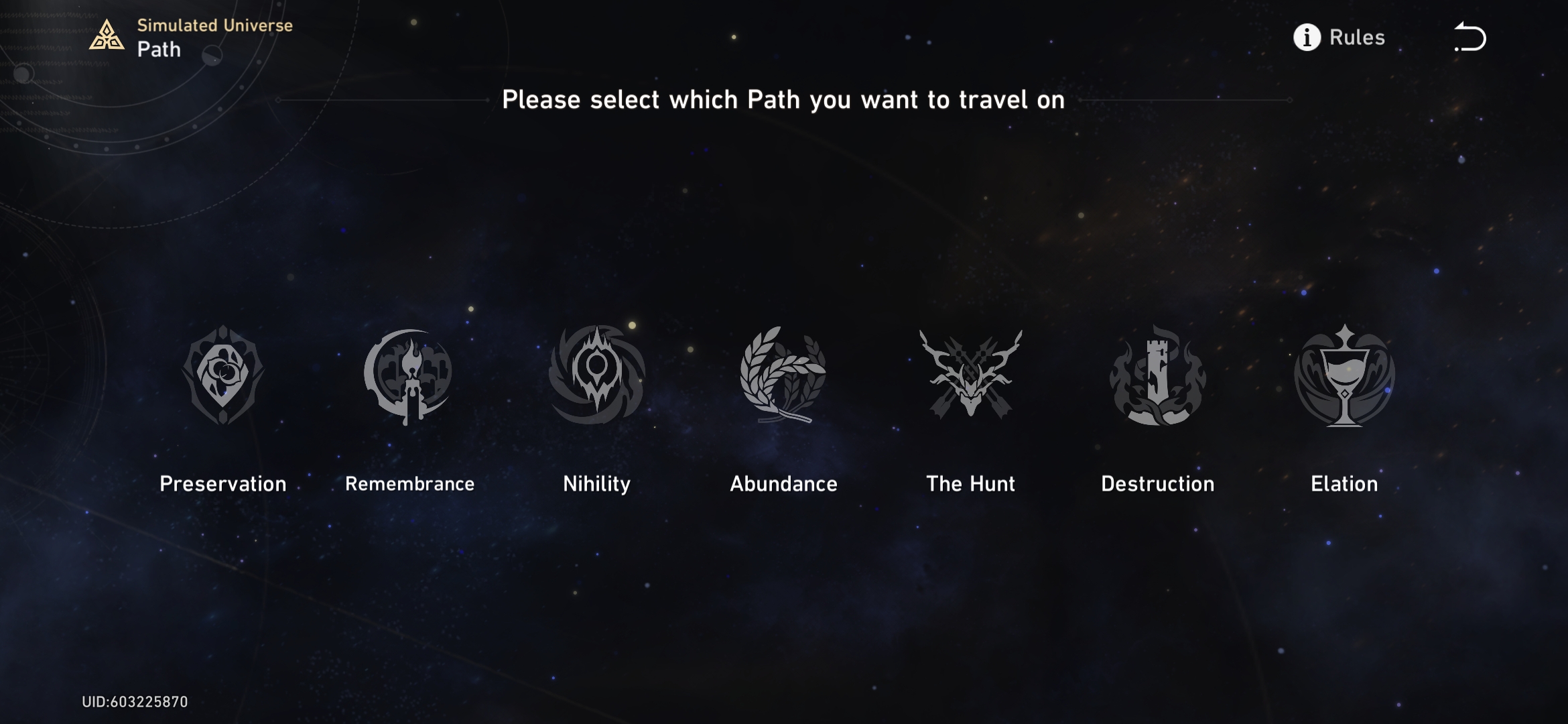The image size is (1568, 724).
Task: Click the Remembrance label text
Action: click(x=409, y=484)
